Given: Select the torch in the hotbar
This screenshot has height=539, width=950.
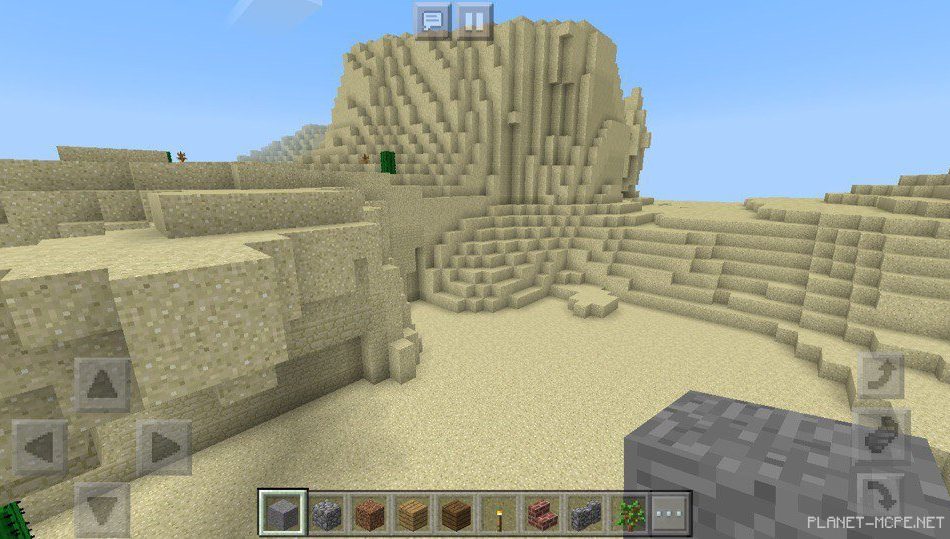Looking at the screenshot, I should pyautogui.click(x=497, y=514).
